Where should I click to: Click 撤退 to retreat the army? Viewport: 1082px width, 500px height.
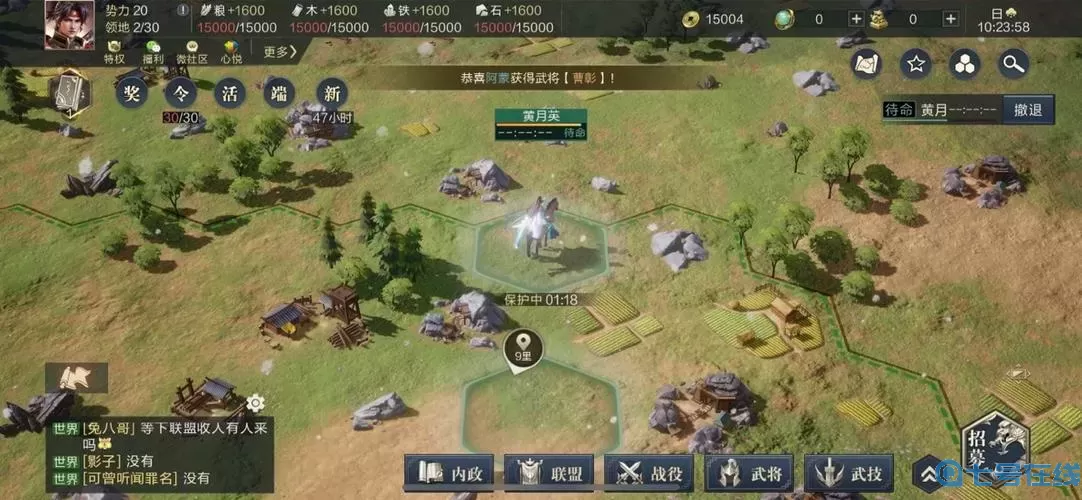point(1027,110)
